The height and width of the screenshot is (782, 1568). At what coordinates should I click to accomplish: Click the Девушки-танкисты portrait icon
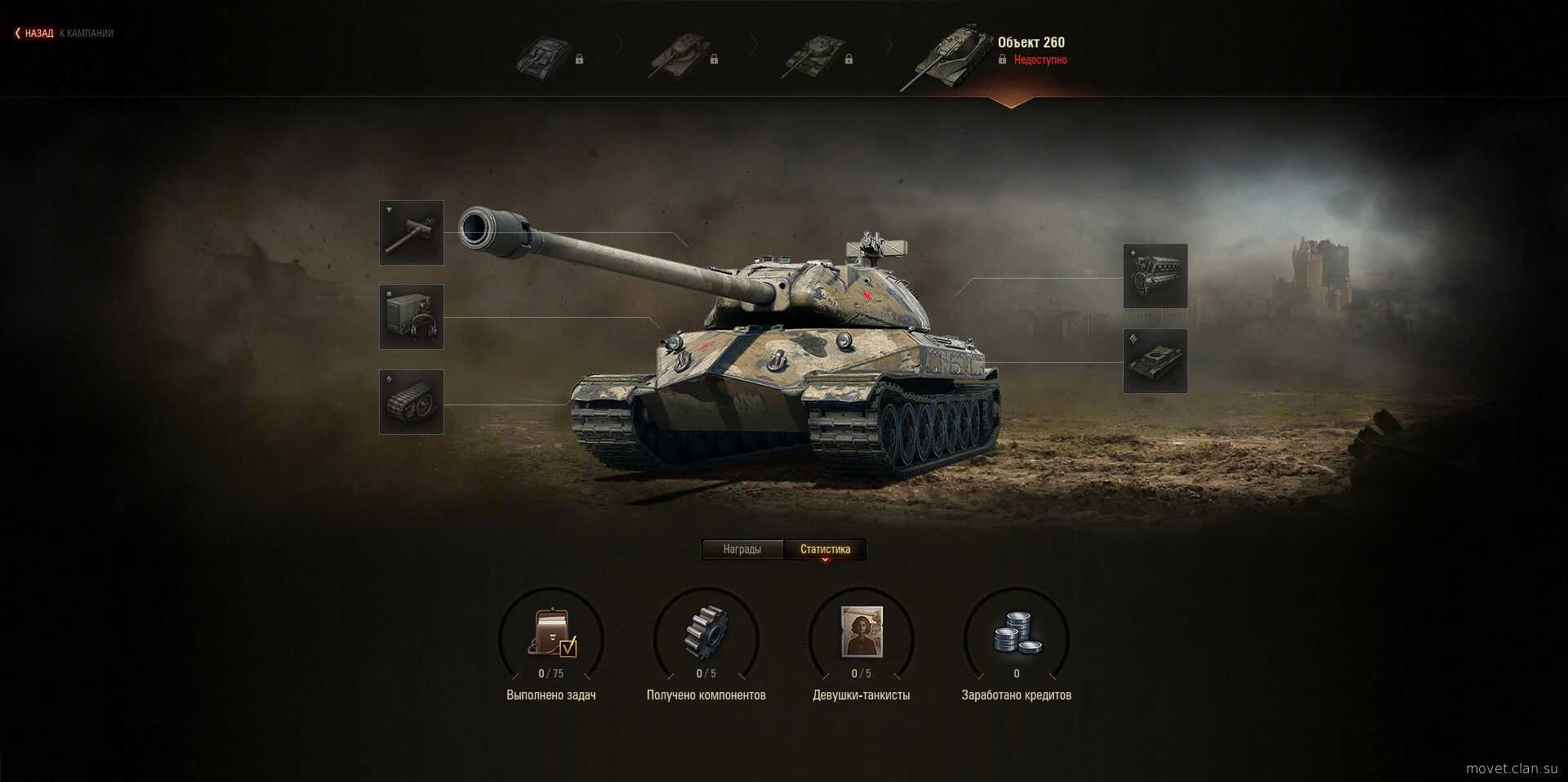tap(862, 632)
